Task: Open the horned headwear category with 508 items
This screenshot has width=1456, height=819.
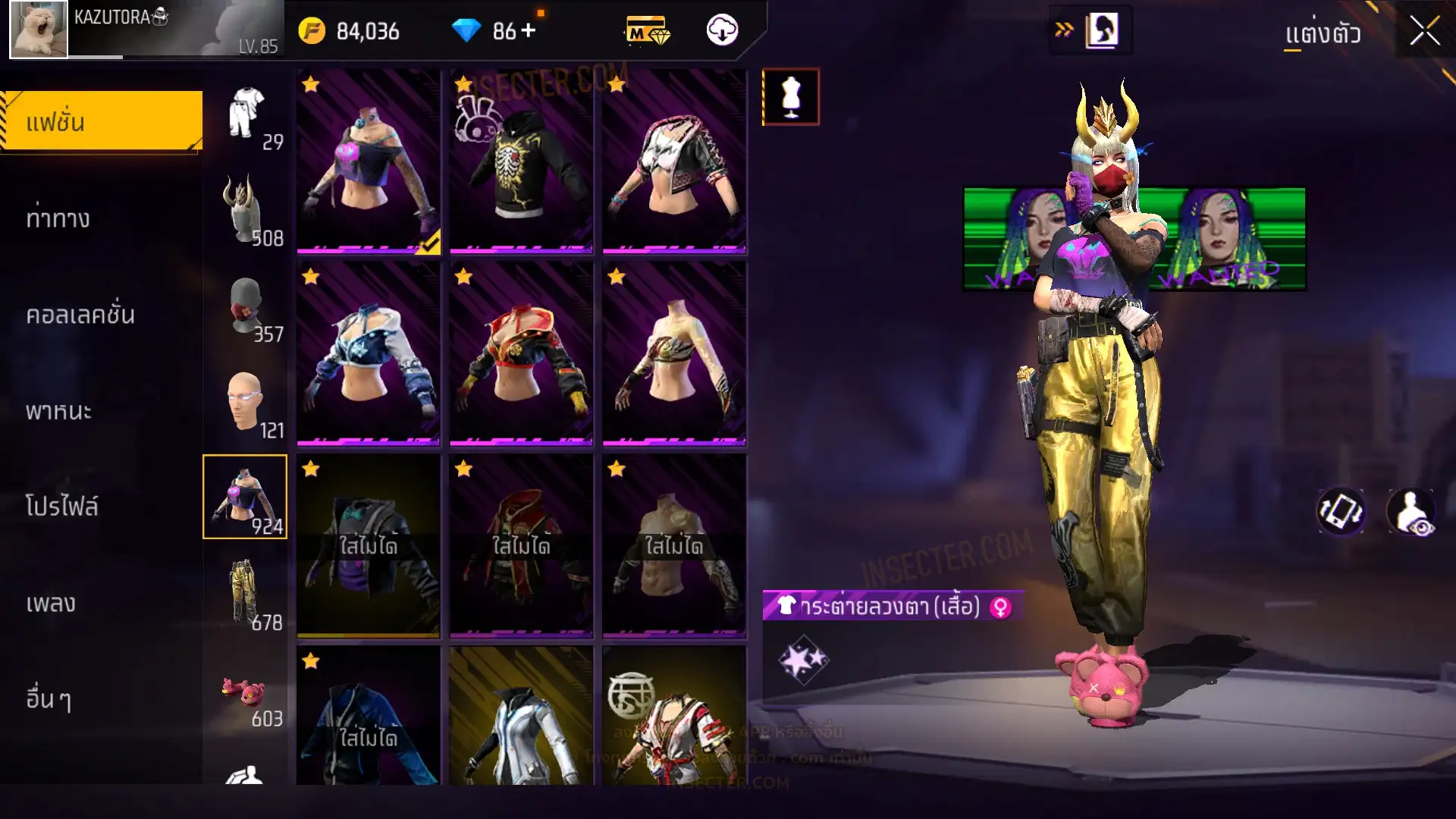Action: pos(245,210)
